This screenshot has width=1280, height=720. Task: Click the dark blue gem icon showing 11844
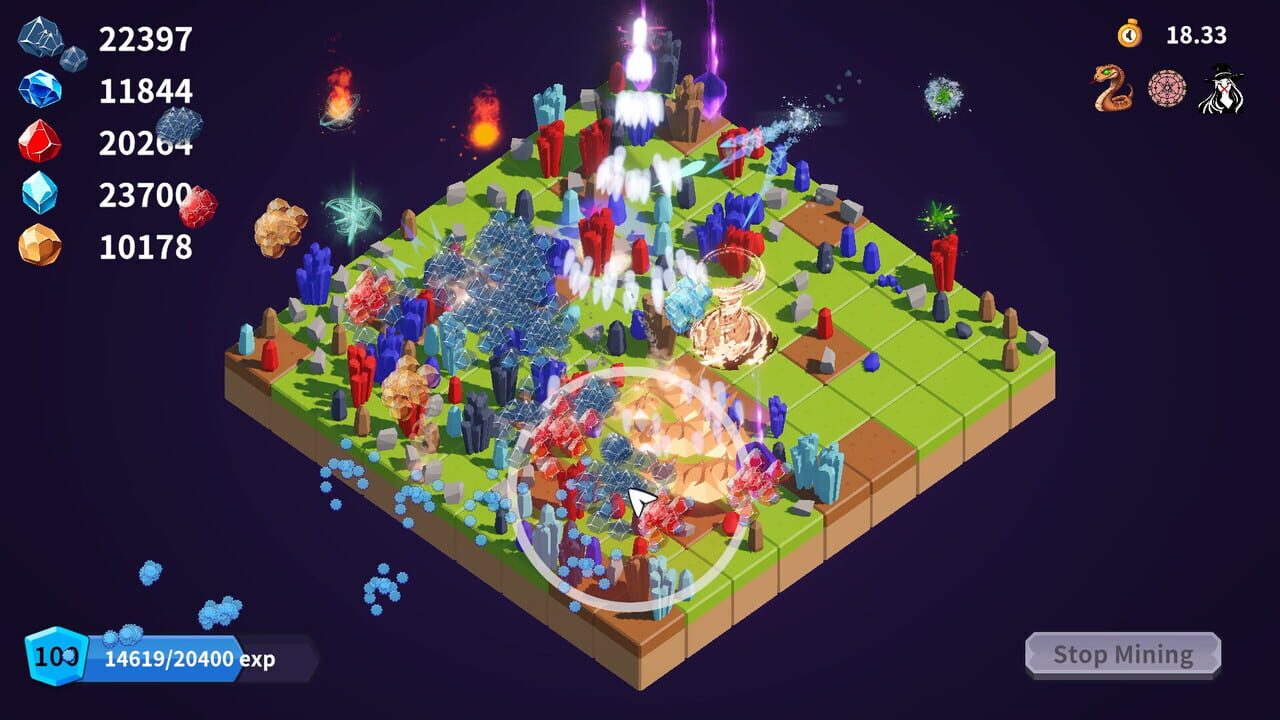point(40,90)
